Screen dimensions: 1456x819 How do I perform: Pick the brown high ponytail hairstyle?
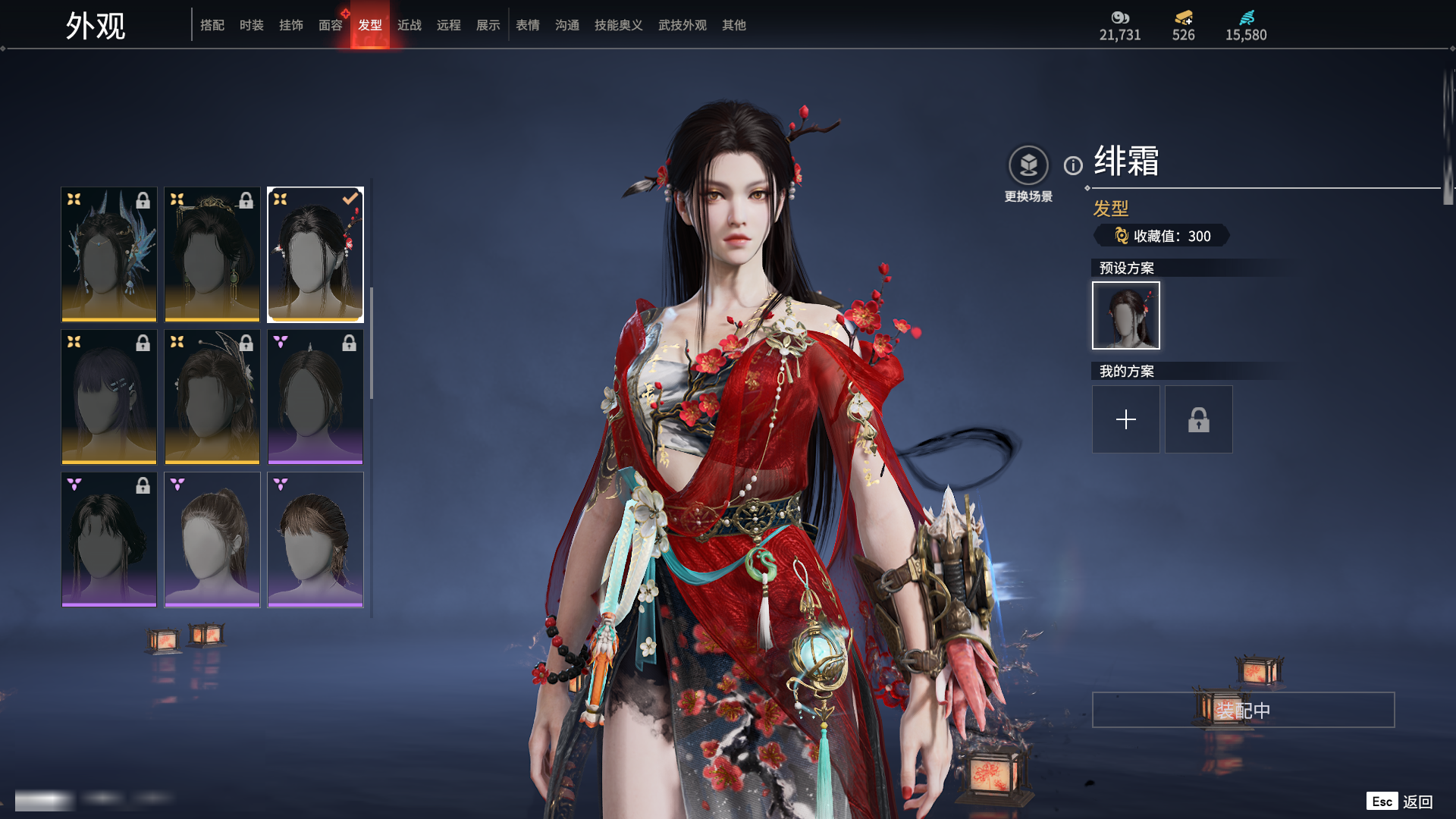coord(212,539)
